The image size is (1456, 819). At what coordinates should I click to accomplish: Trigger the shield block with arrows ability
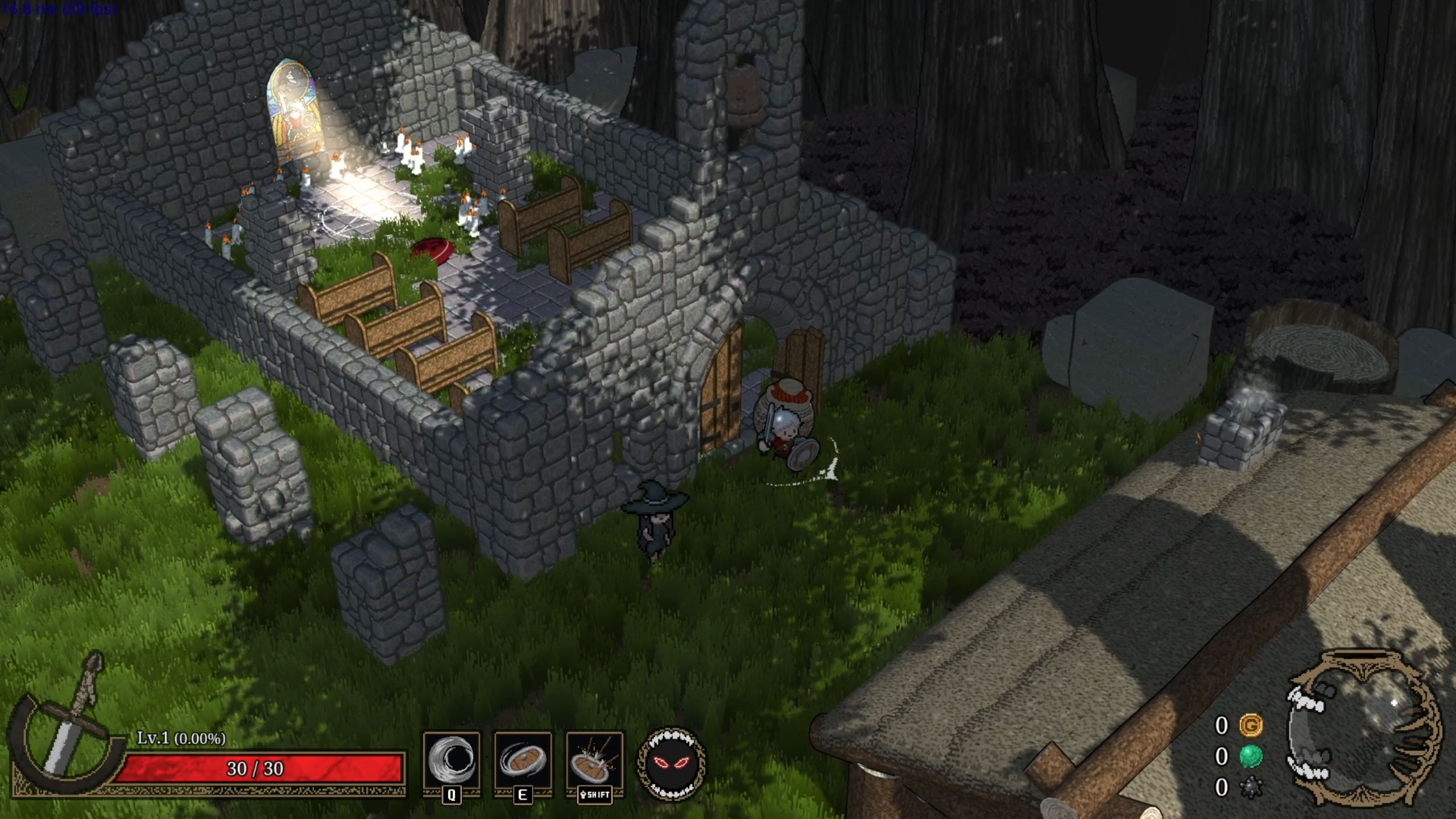point(594,761)
